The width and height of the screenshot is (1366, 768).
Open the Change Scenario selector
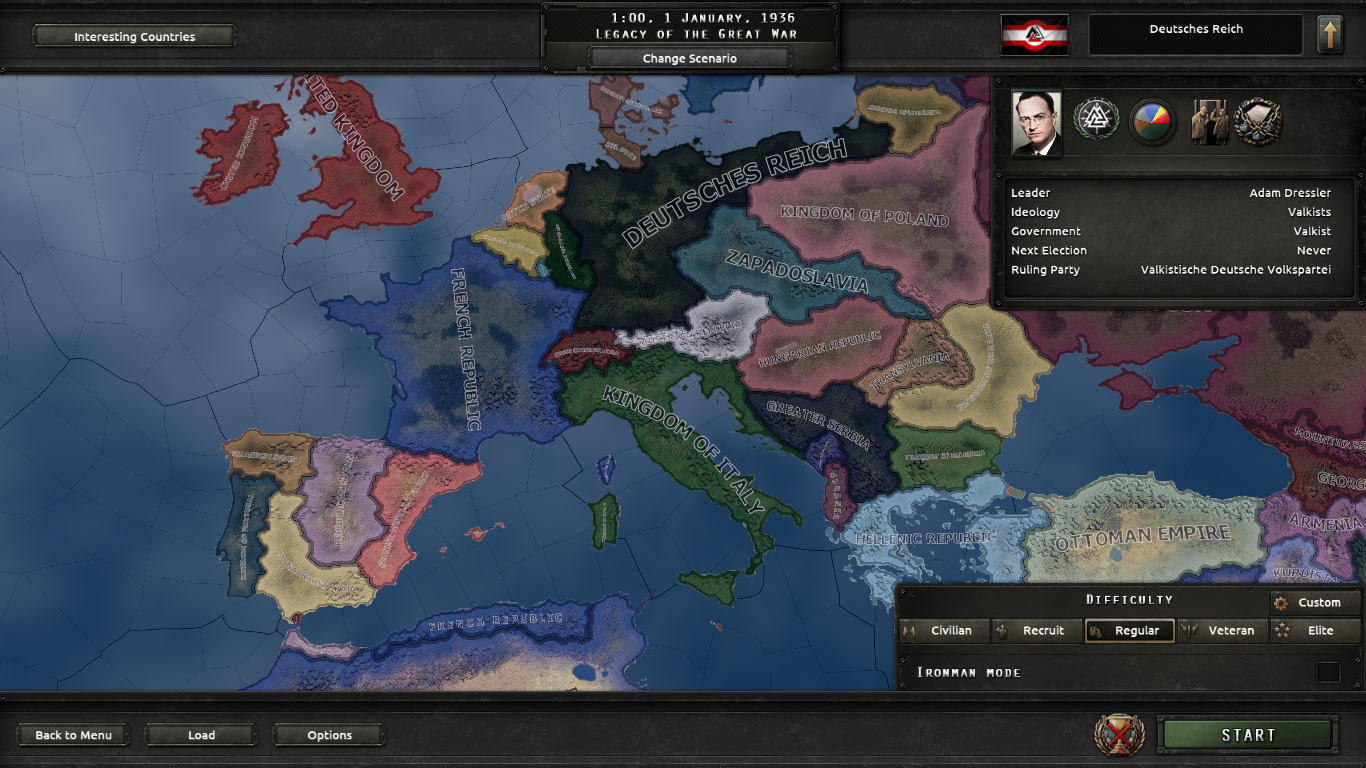[x=690, y=58]
